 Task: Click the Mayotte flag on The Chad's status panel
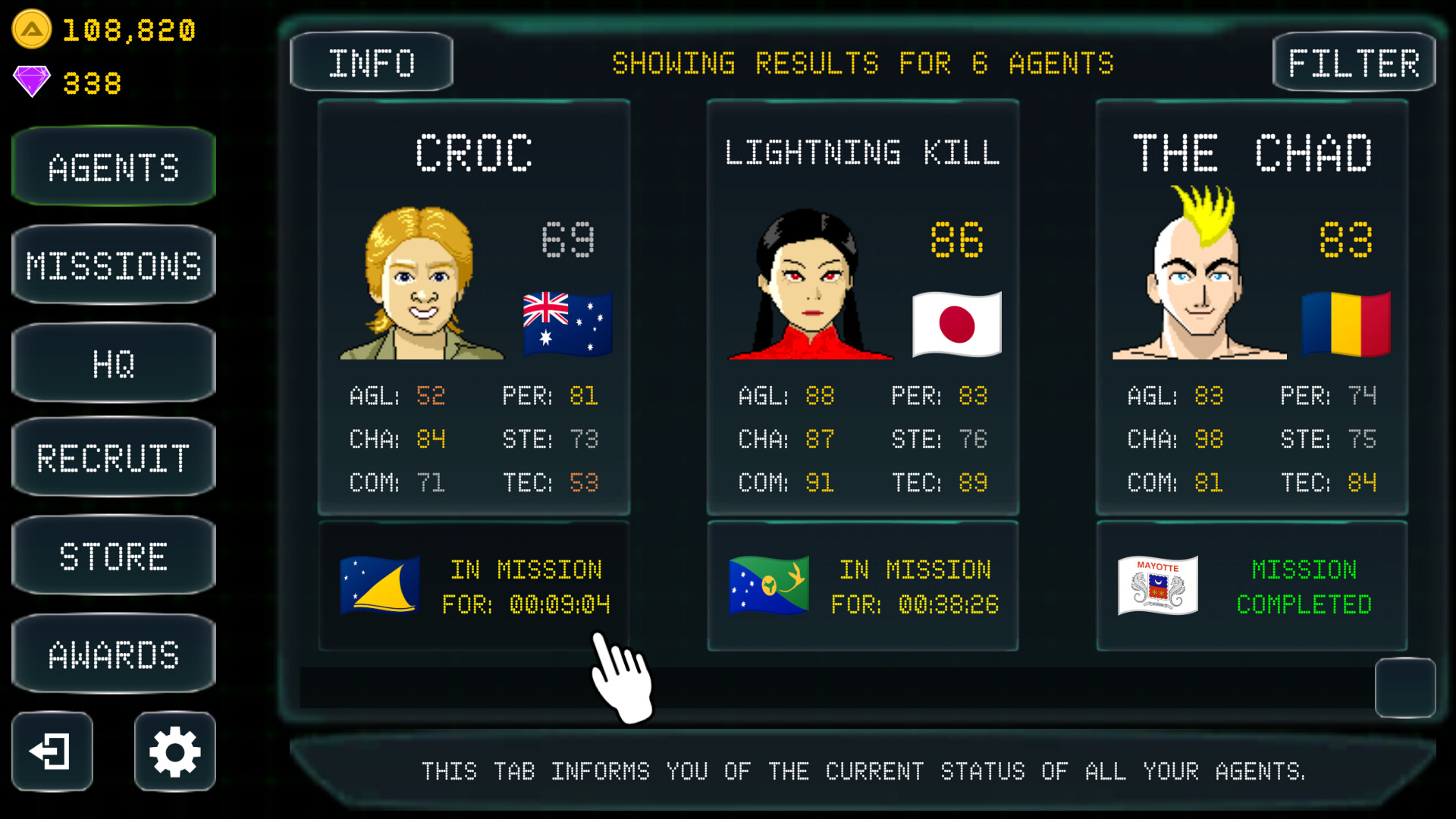pyautogui.click(x=1156, y=585)
